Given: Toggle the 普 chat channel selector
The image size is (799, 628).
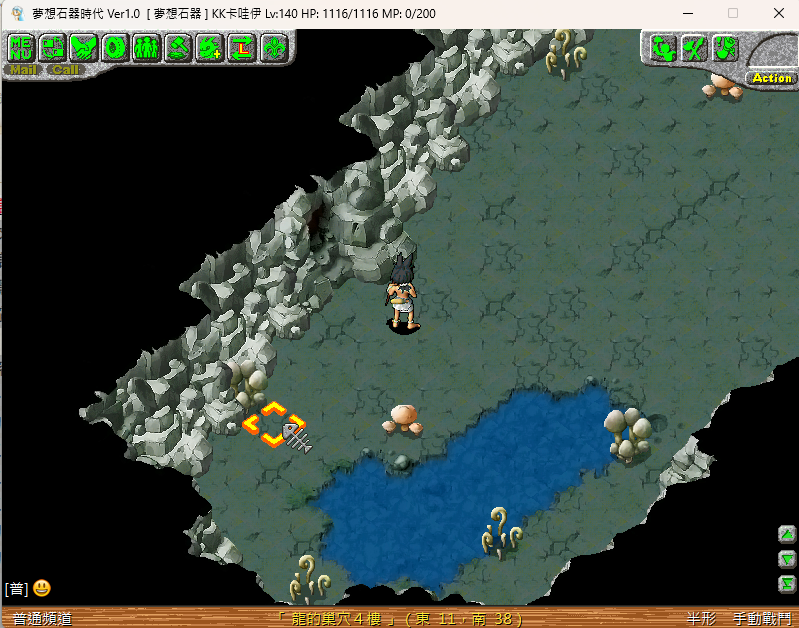Looking at the screenshot, I should [x=15, y=589].
